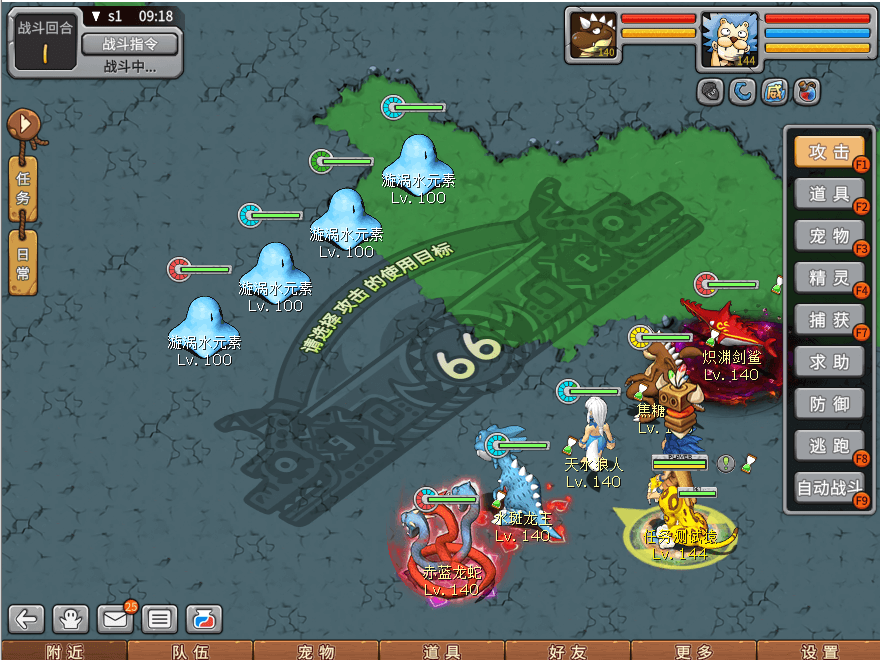Open the 战斗指令 (Battle orders) button
880x660 pixels.
129,44
